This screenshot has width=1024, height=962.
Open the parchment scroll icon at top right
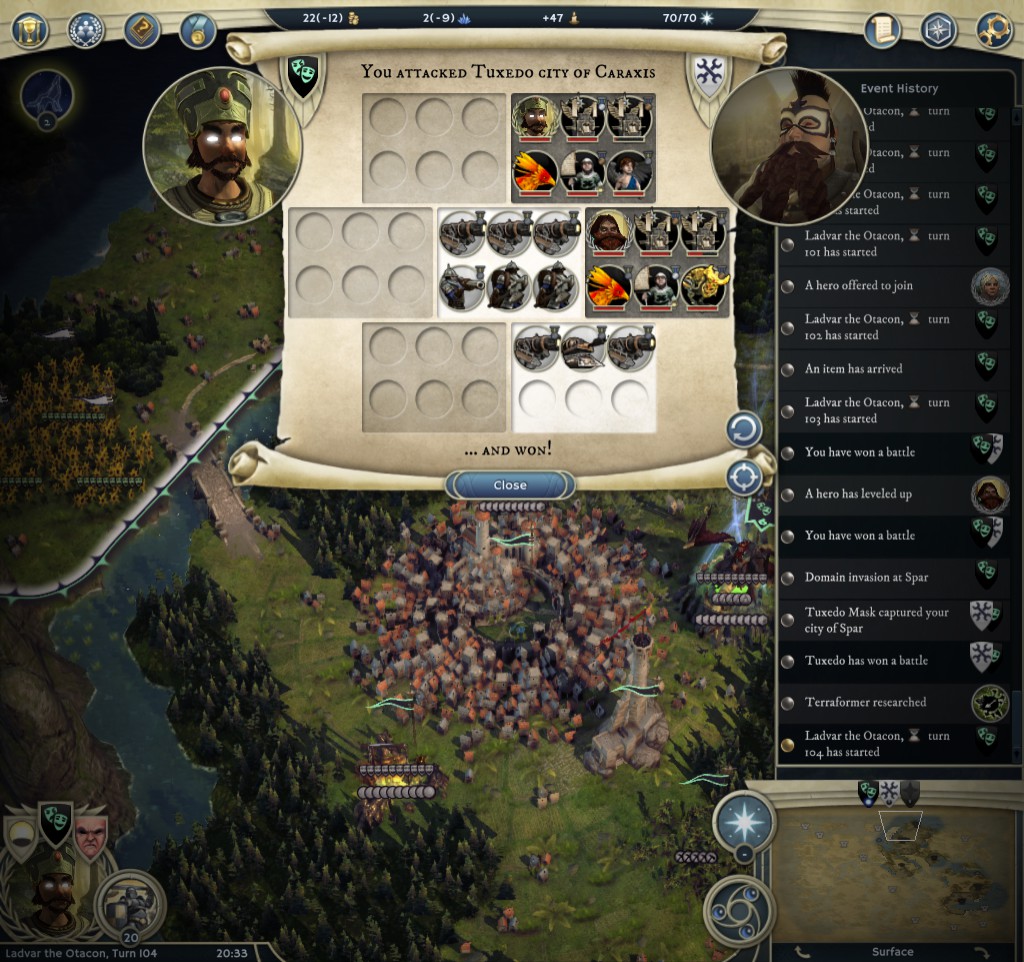coord(883,30)
